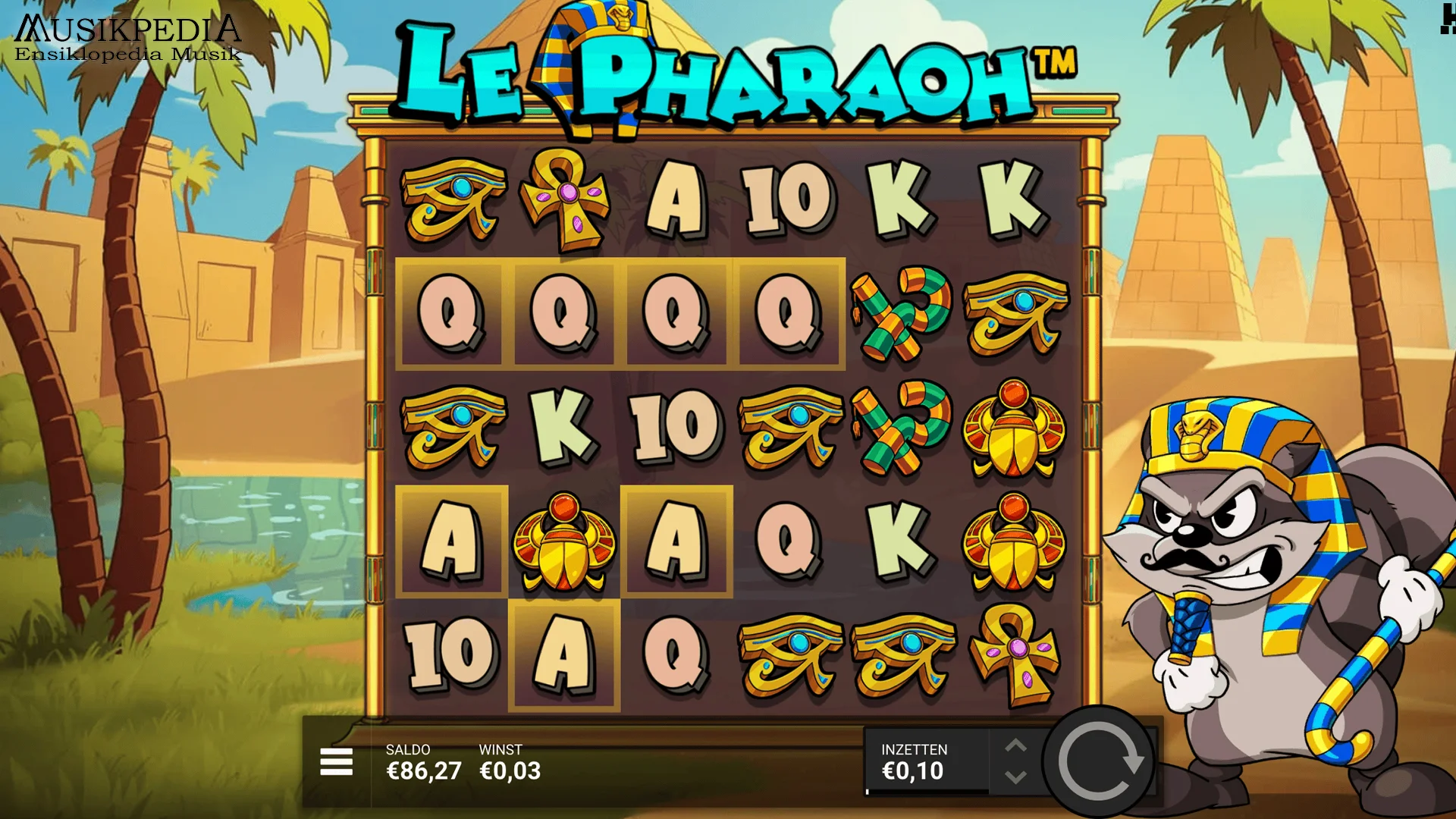Decrease the bet with the down arrow
The image size is (1456, 819).
tap(1016, 775)
